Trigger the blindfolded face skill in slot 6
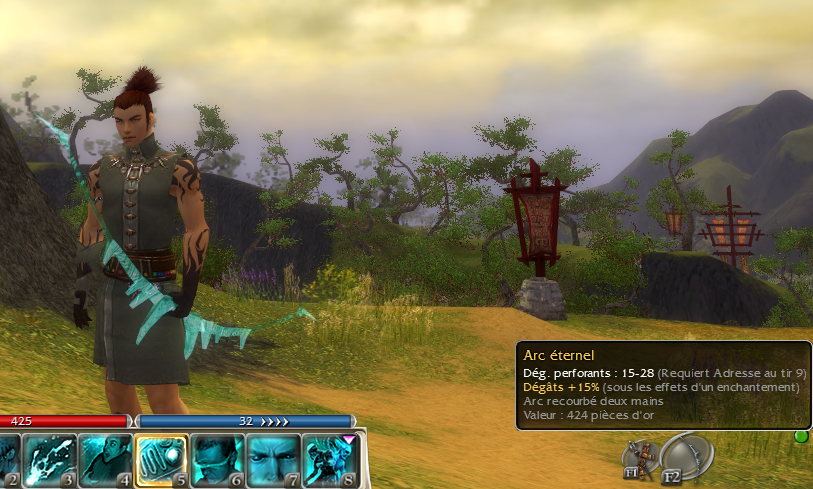The height and width of the screenshot is (489, 813). coord(217,460)
